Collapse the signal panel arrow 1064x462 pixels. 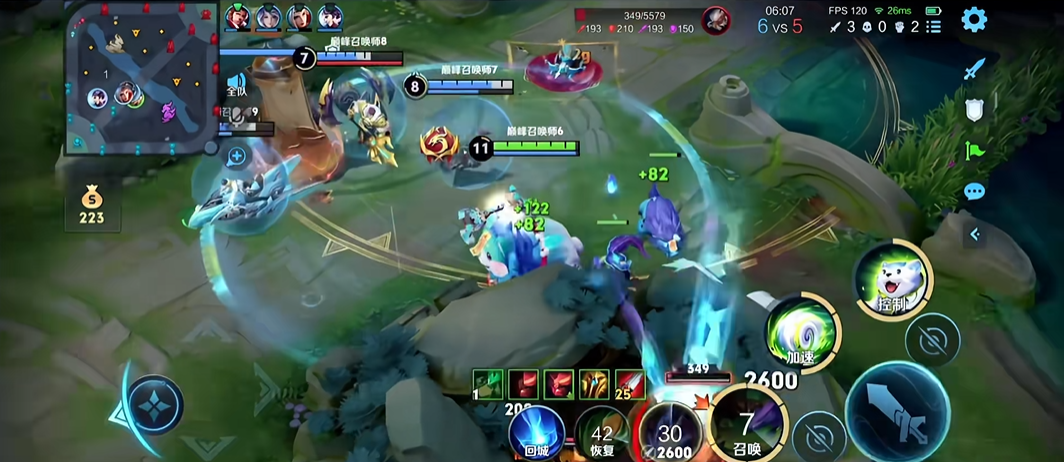pos(974,235)
